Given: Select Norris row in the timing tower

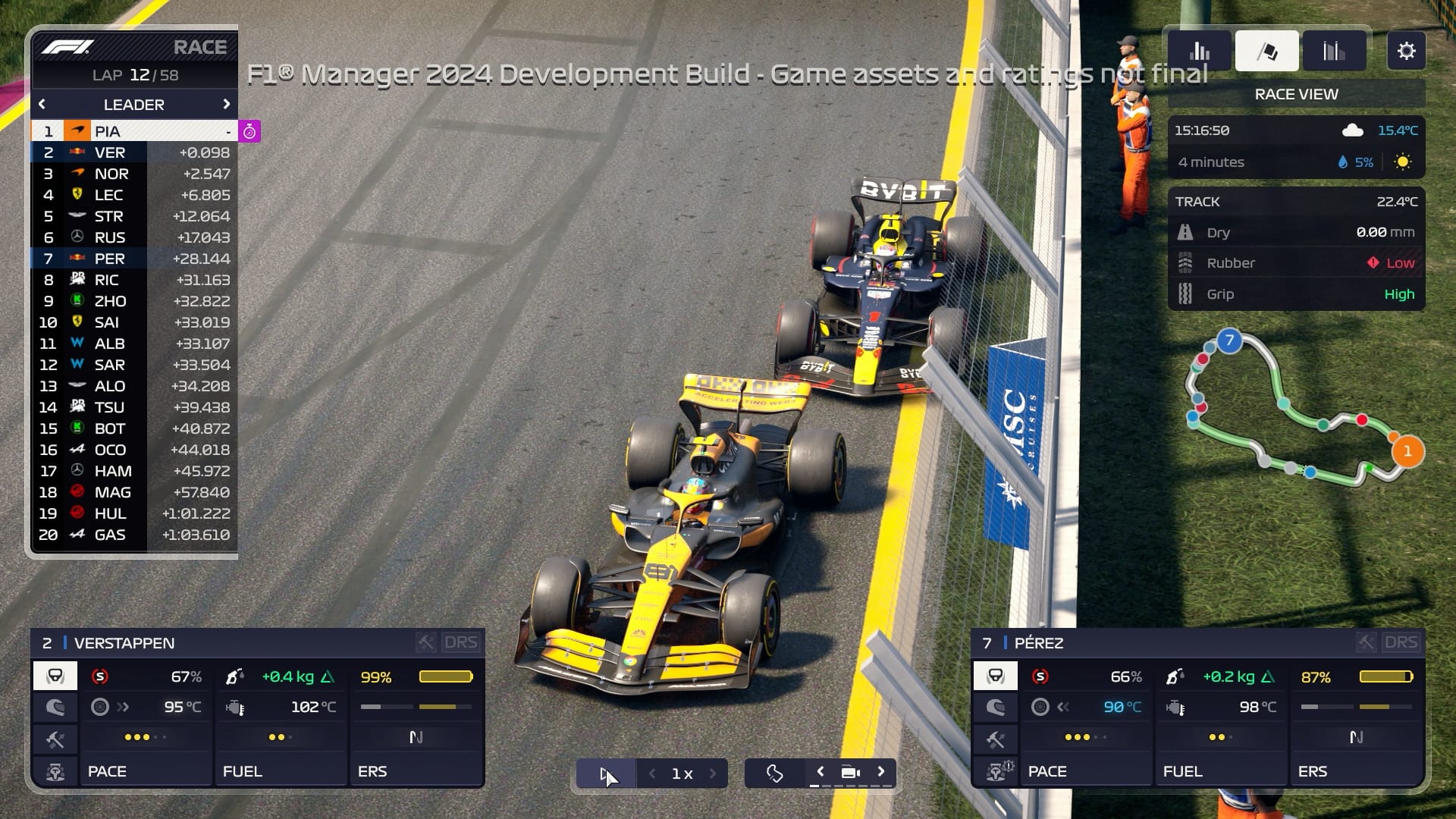Looking at the screenshot, I should point(133,174).
